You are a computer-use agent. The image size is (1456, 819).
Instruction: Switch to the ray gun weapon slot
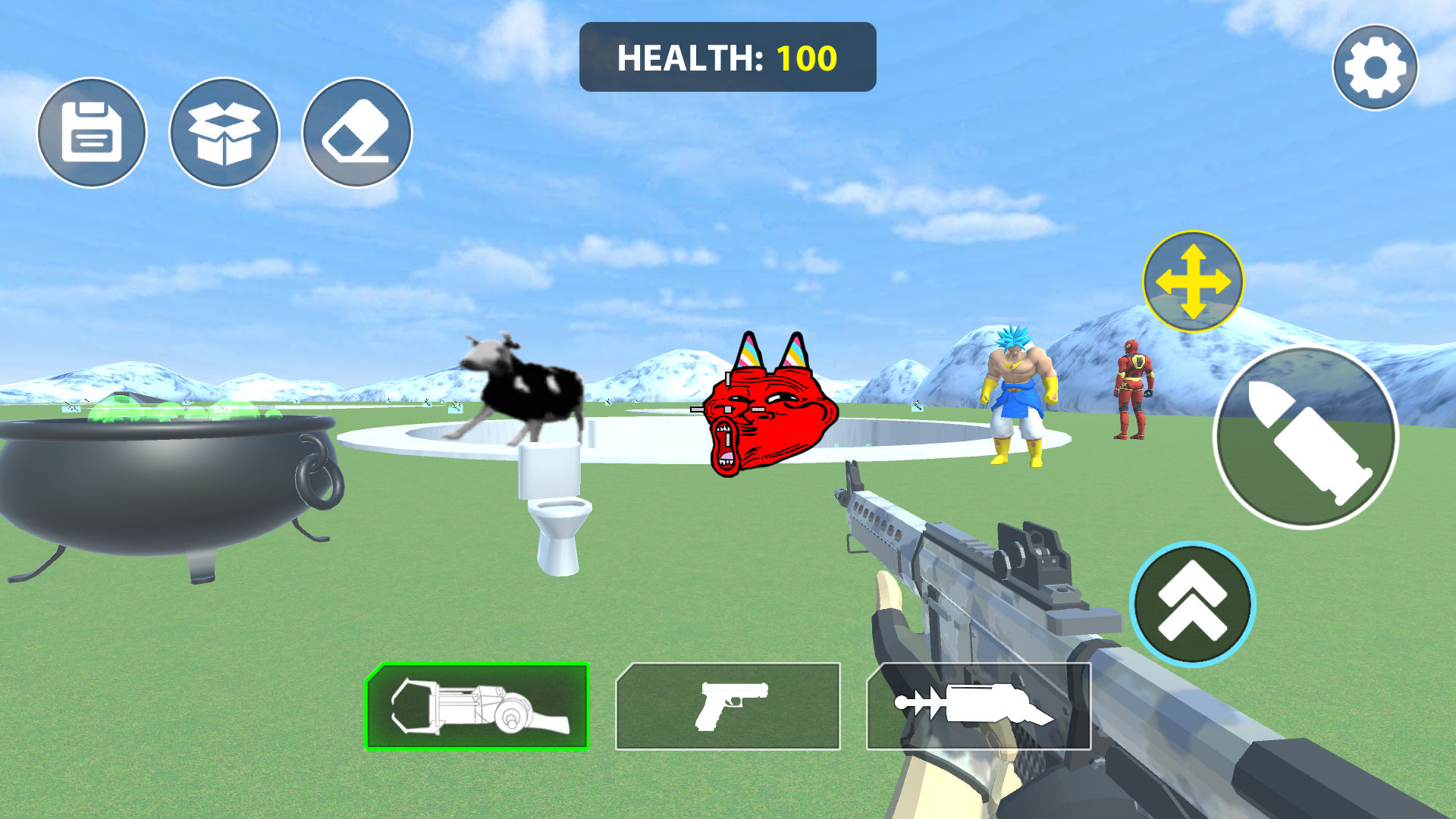pyautogui.click(x=978, y=705)
